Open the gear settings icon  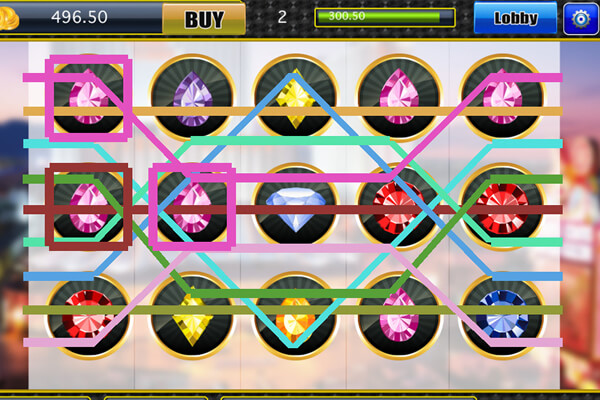tap(580, 18)
